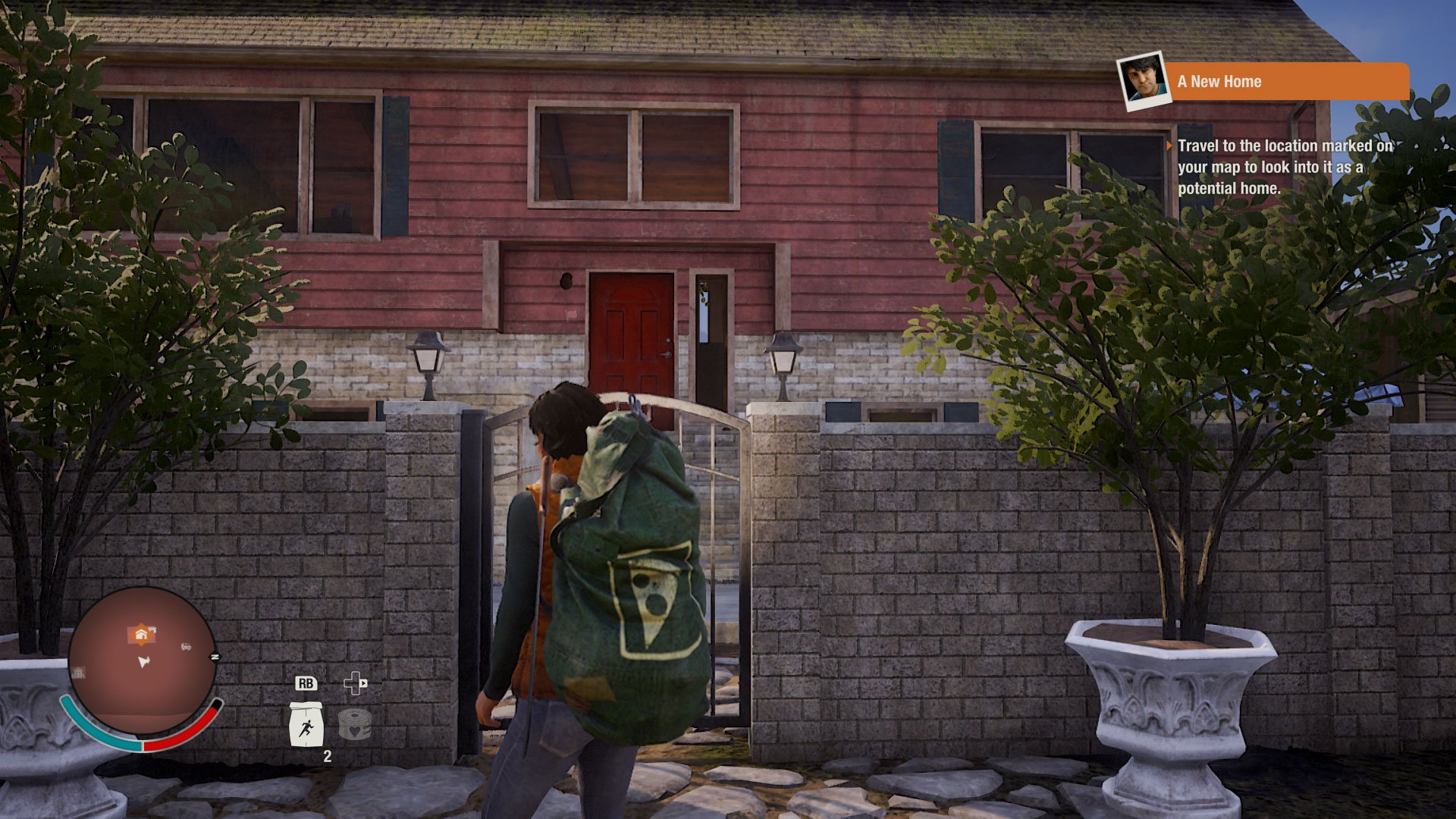Click the north compass marker on minimap
This screenshot has width=1456, height=819.
215,657
